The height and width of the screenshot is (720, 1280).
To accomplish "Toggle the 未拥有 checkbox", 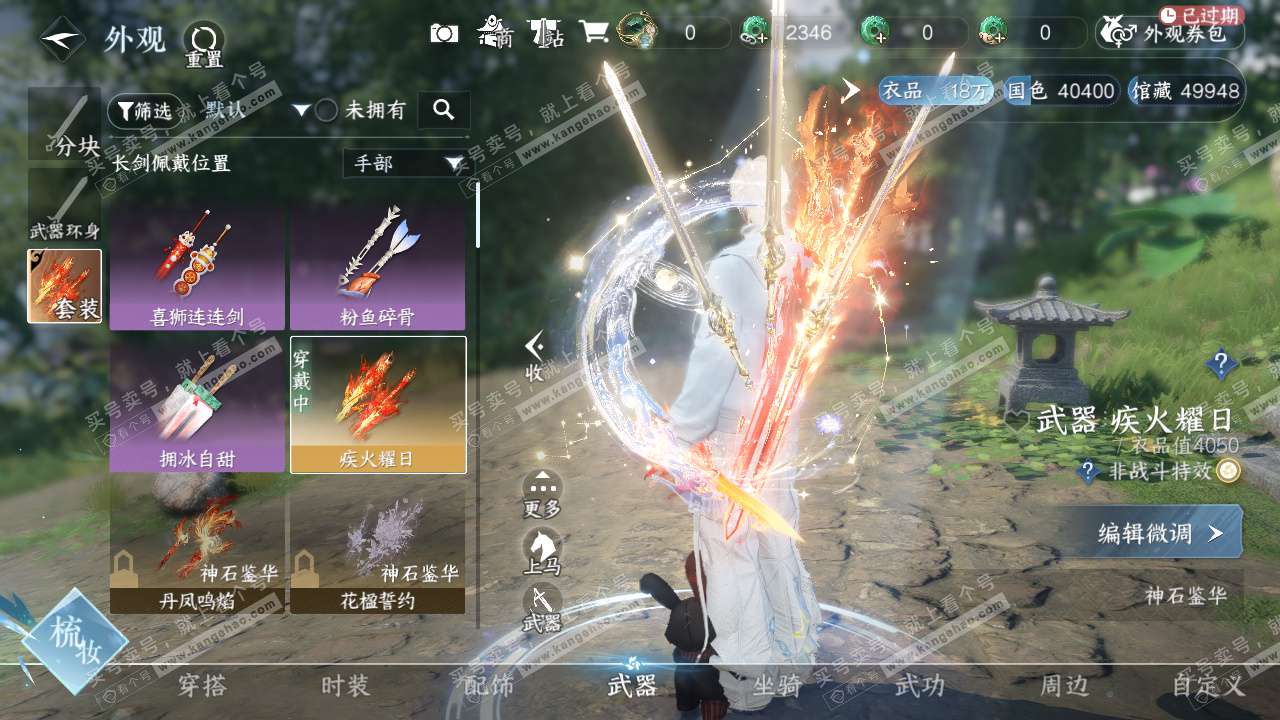I will 327,111.
